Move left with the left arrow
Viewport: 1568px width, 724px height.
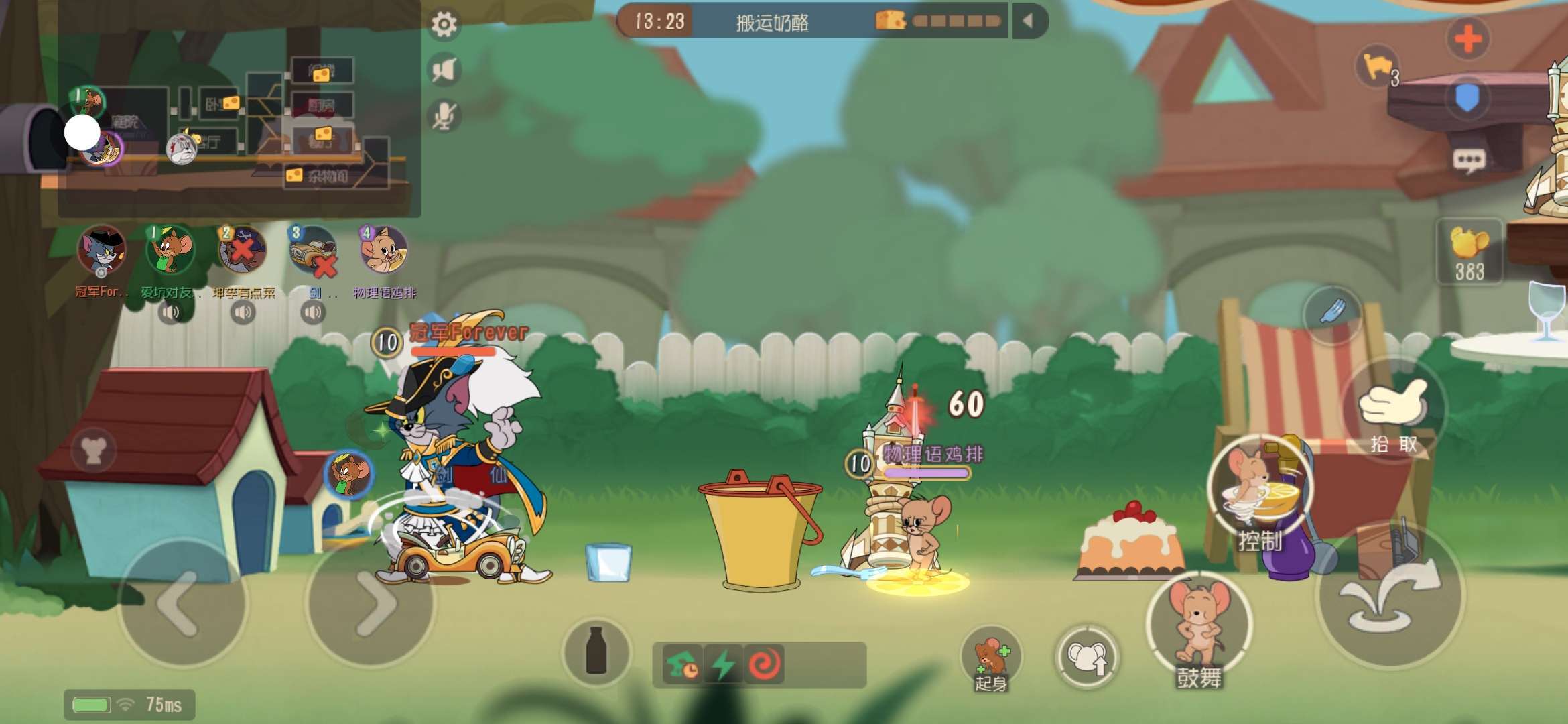pyautogui.click(x=181, y=603)
